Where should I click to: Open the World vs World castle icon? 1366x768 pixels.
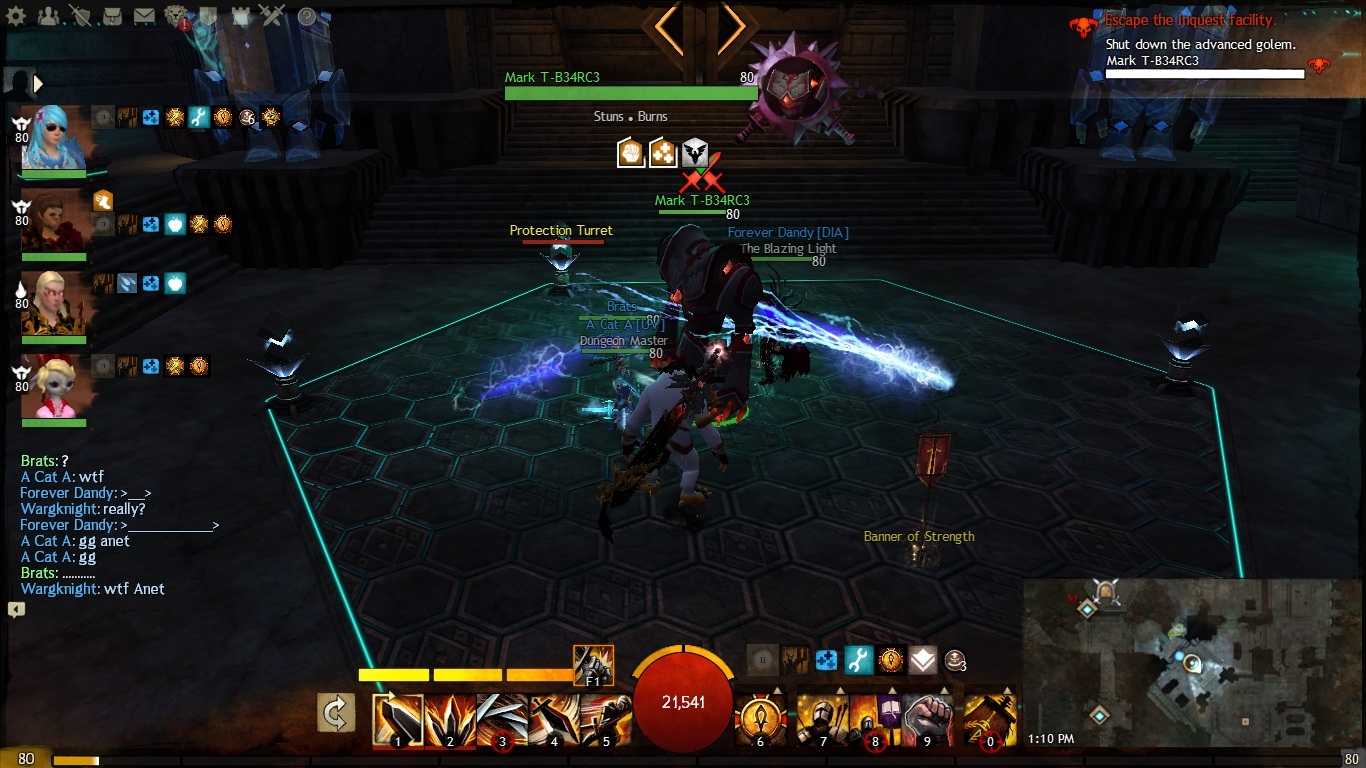[240, 16]
